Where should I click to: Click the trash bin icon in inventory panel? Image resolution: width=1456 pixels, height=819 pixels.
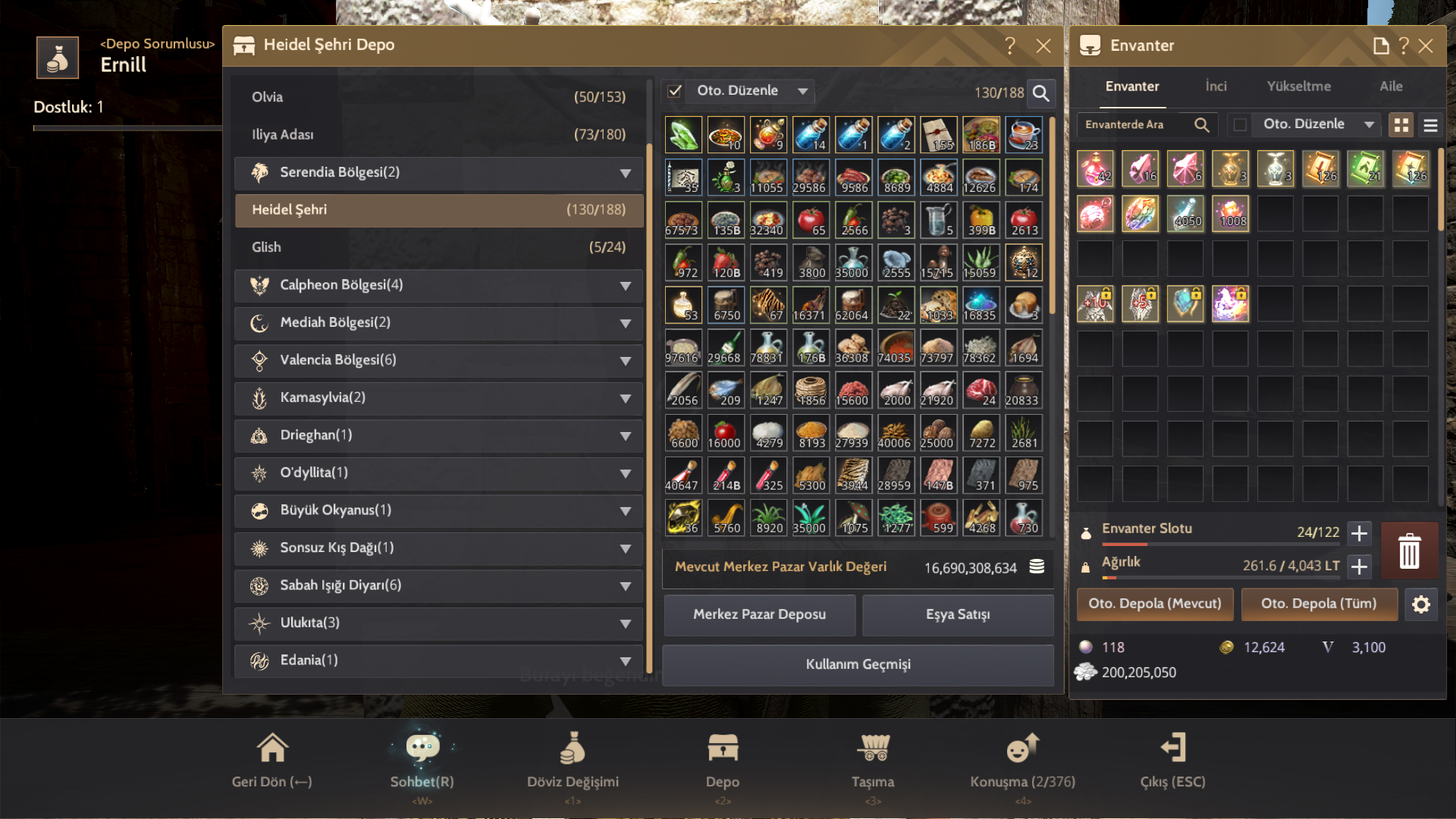(x=1409, y=552)
